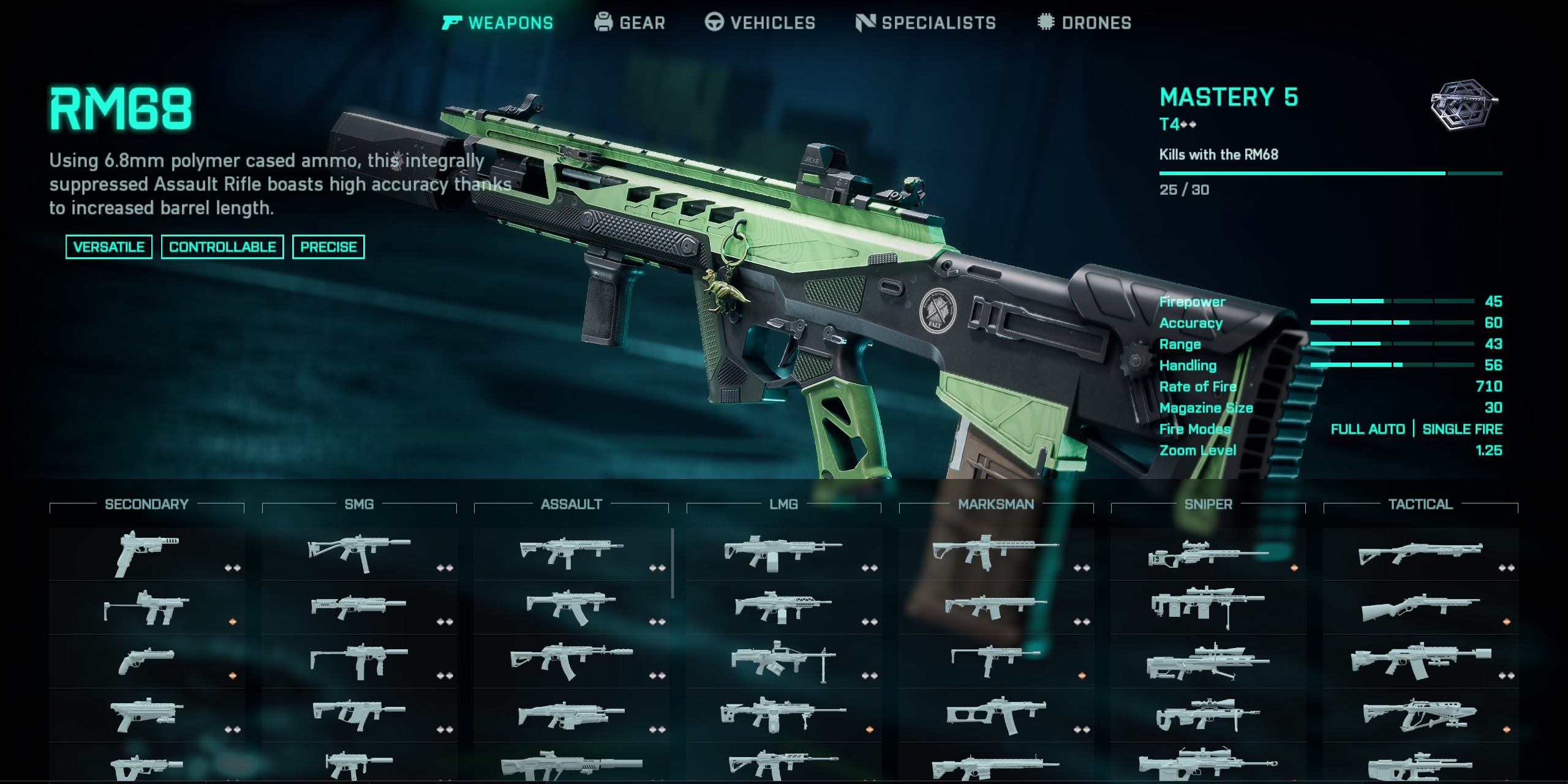Select the first Assault rifle tile
This screenshot has width=1568, height=784.
click(571, 554)
